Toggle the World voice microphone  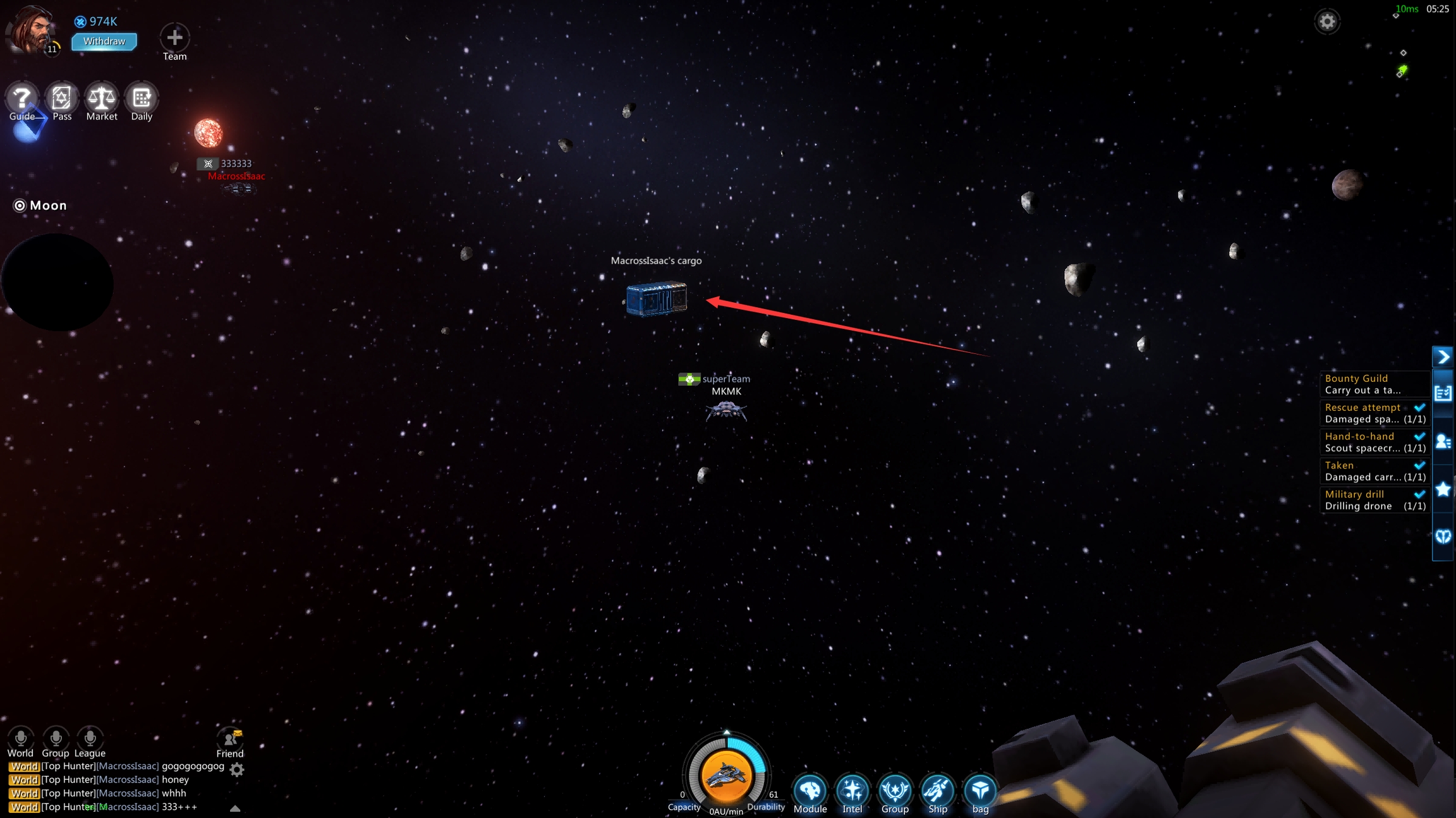[x=20, y=738]
